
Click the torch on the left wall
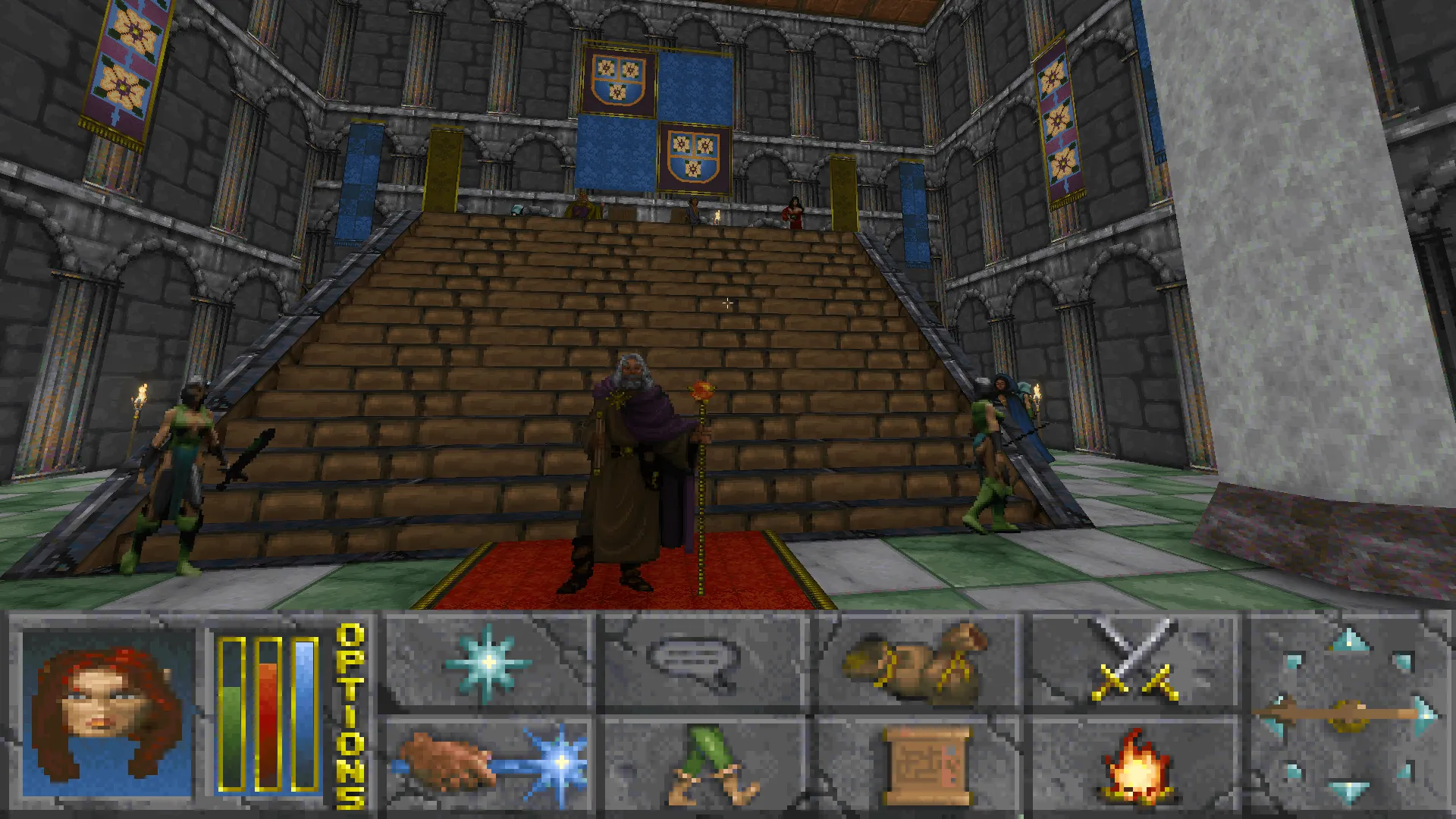(x=140, y=394)
